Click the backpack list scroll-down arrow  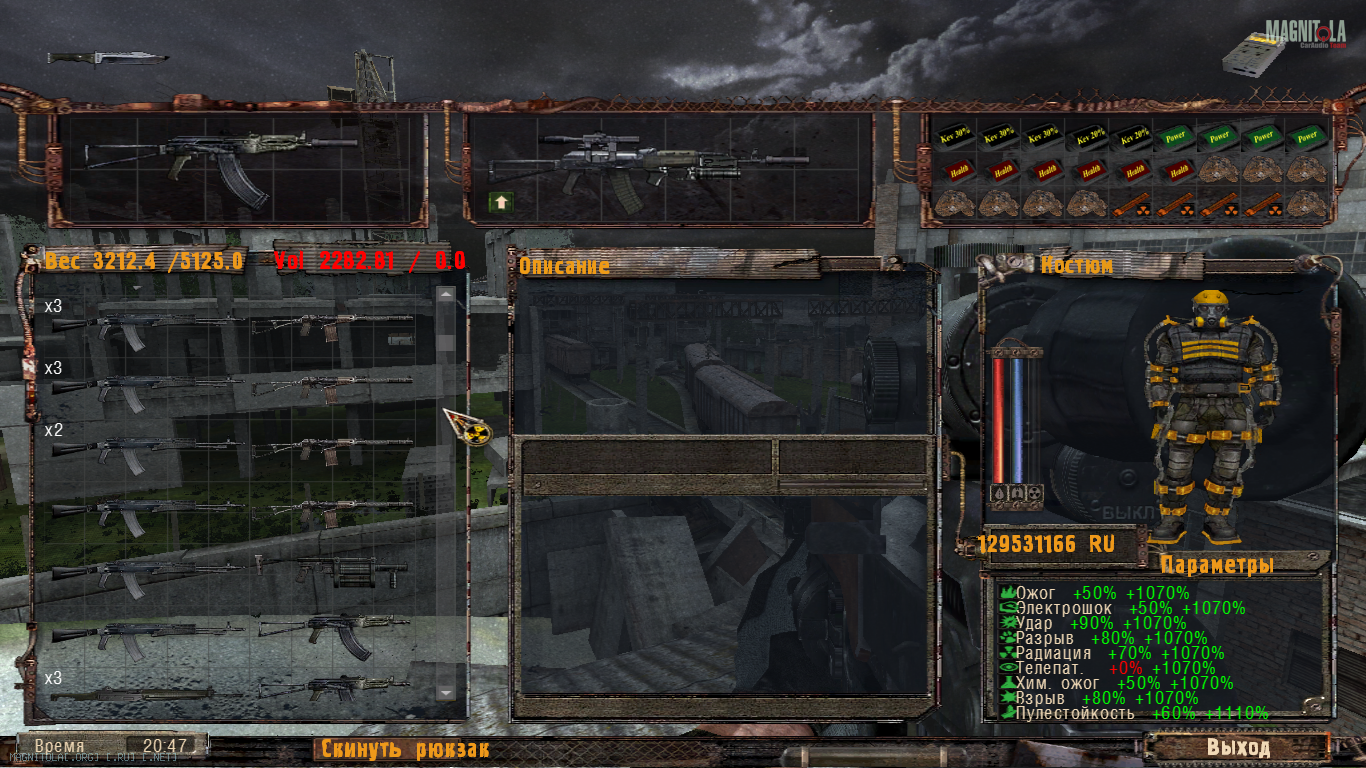(446, 692)
